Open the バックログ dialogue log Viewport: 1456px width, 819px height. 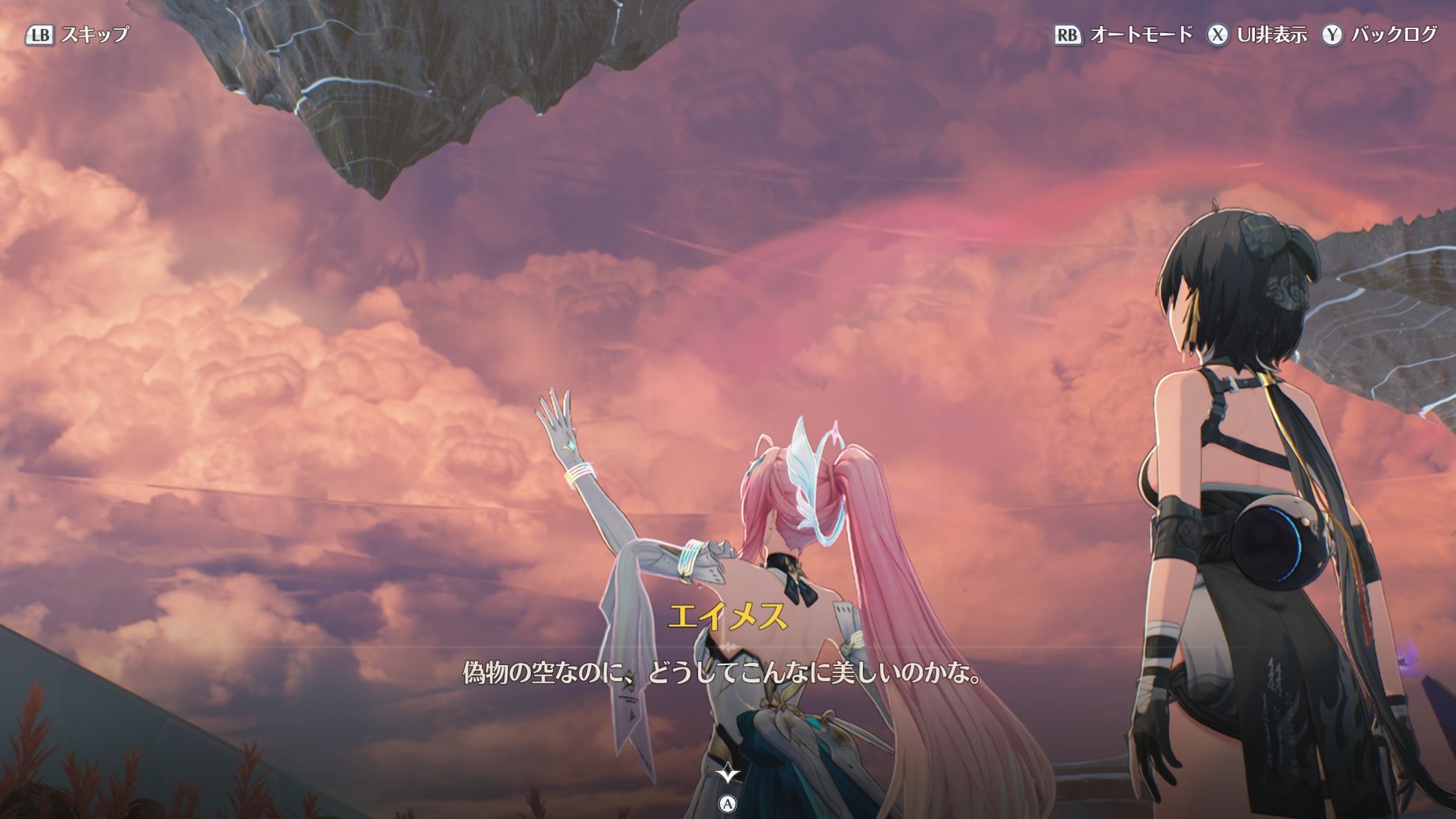[x=1379, y=35]
